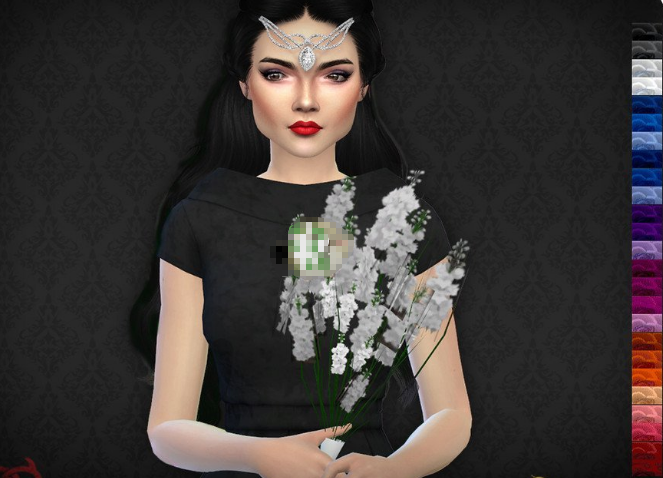The width and height of the screenshot is (663, 478).
Task: Select the black fabric color swatch
Action: 647,31
